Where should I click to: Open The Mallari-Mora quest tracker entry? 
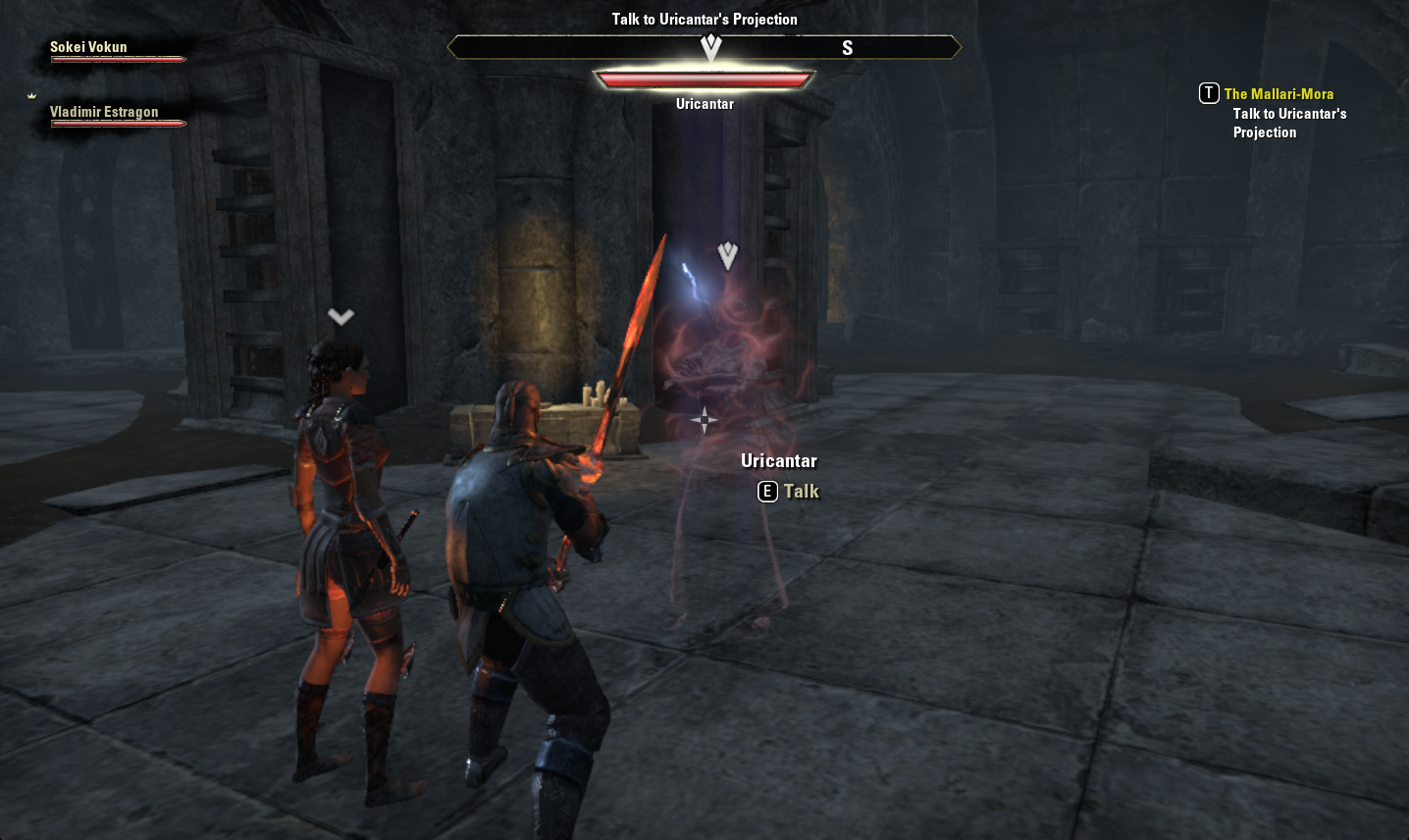pyautogui.click(x=1278, y=94)
